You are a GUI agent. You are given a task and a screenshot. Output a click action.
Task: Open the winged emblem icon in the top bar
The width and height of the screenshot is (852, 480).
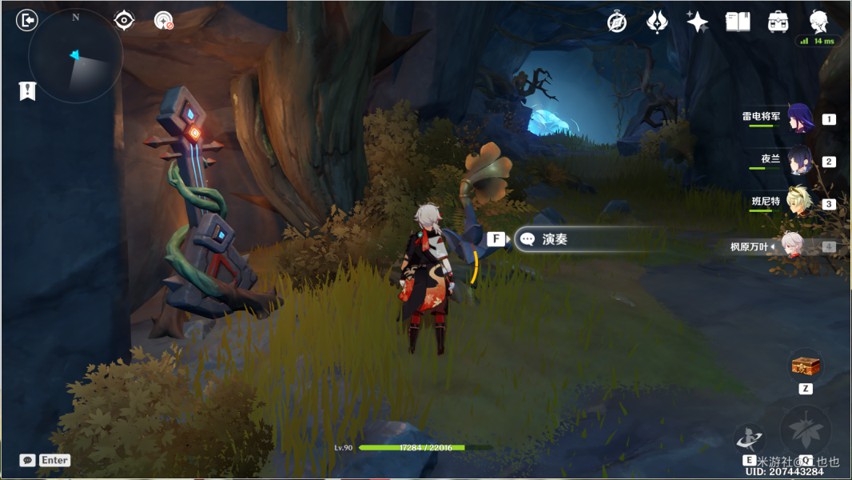pos(657,22)
